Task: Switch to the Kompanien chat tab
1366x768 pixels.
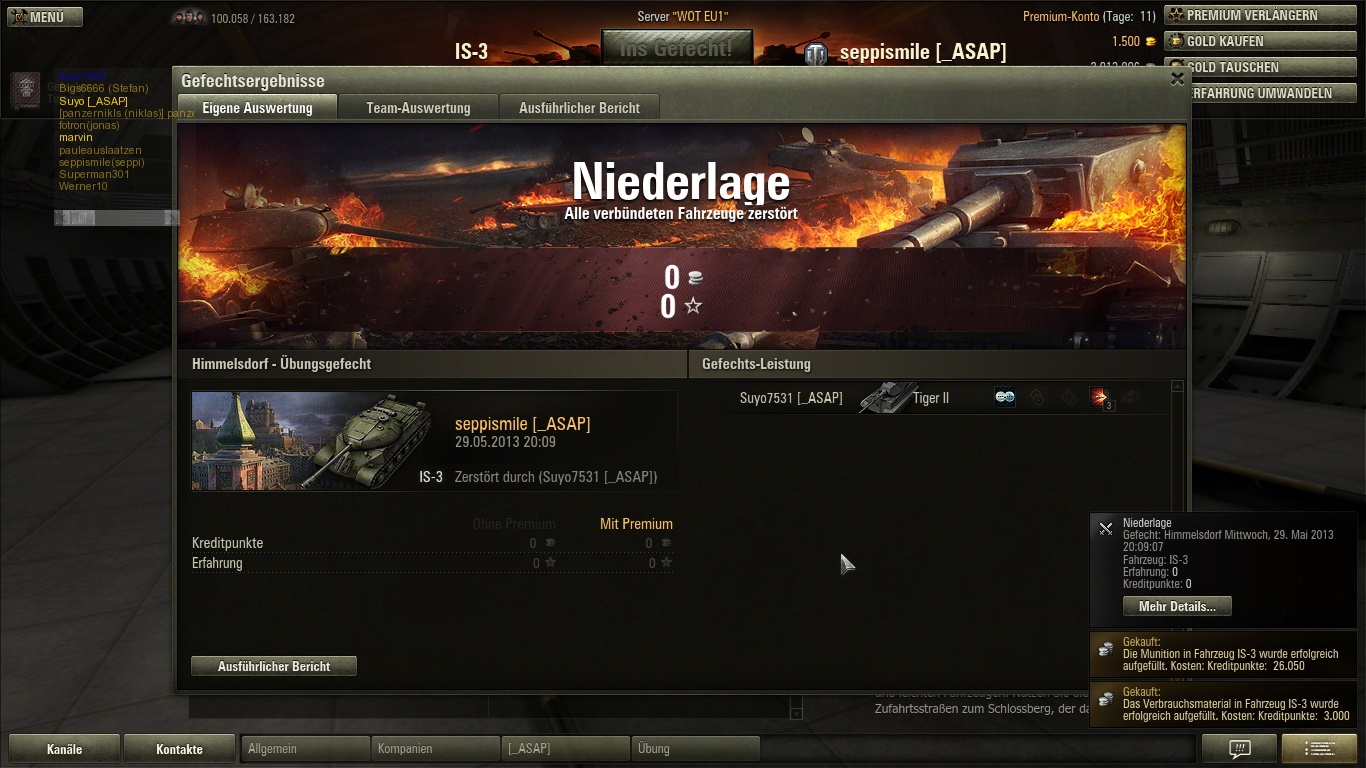Action: (x=435, y=748)
